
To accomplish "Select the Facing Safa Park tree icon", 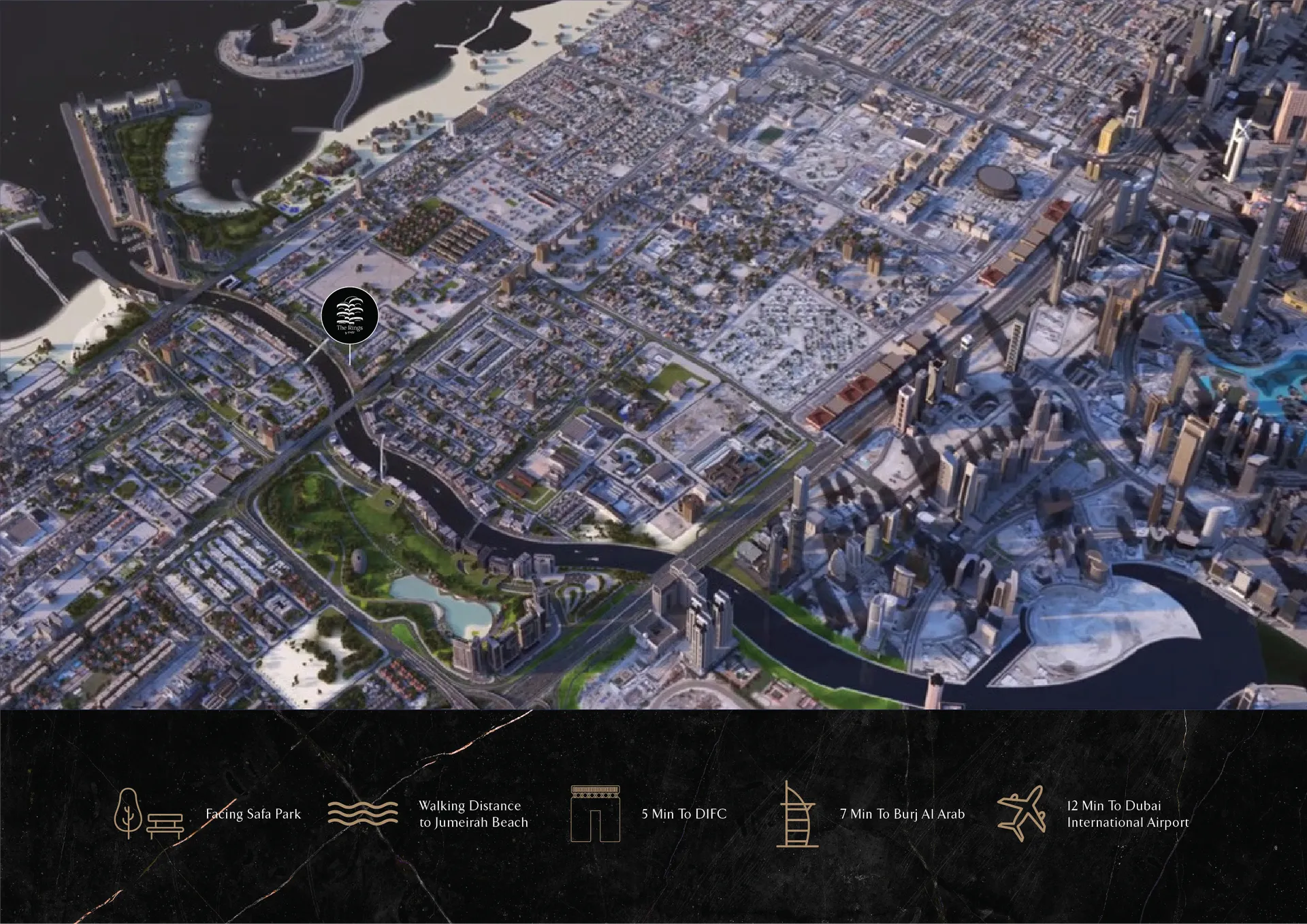I will [x=128, y=812].
